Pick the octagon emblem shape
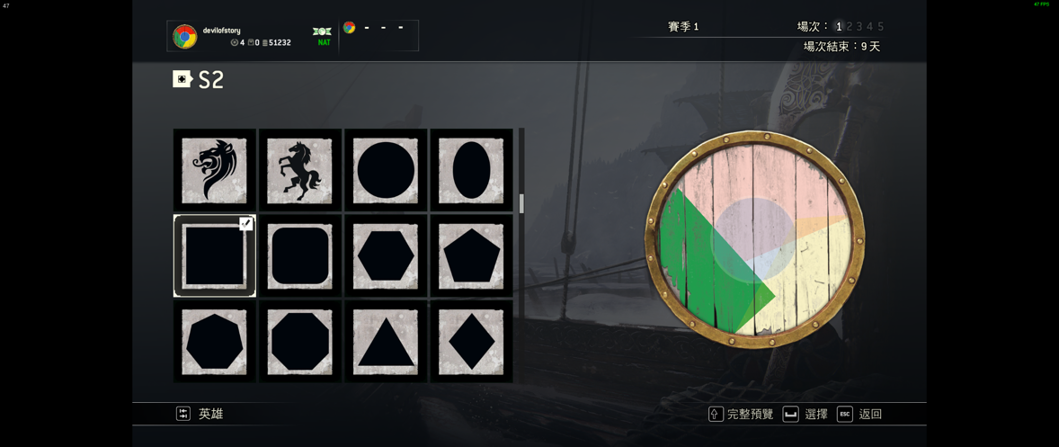 [x=300, y=342]
